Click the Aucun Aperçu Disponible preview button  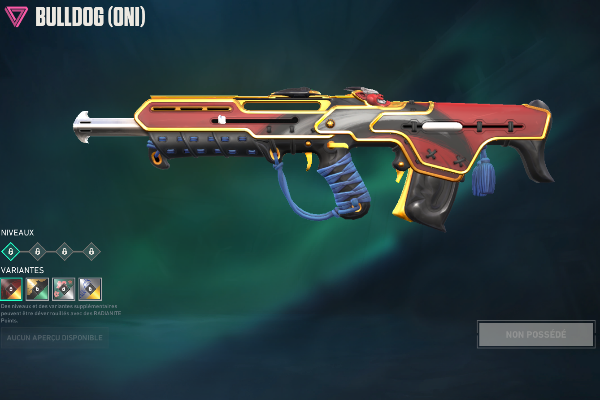pyautogui.click(x=55, y=338)
